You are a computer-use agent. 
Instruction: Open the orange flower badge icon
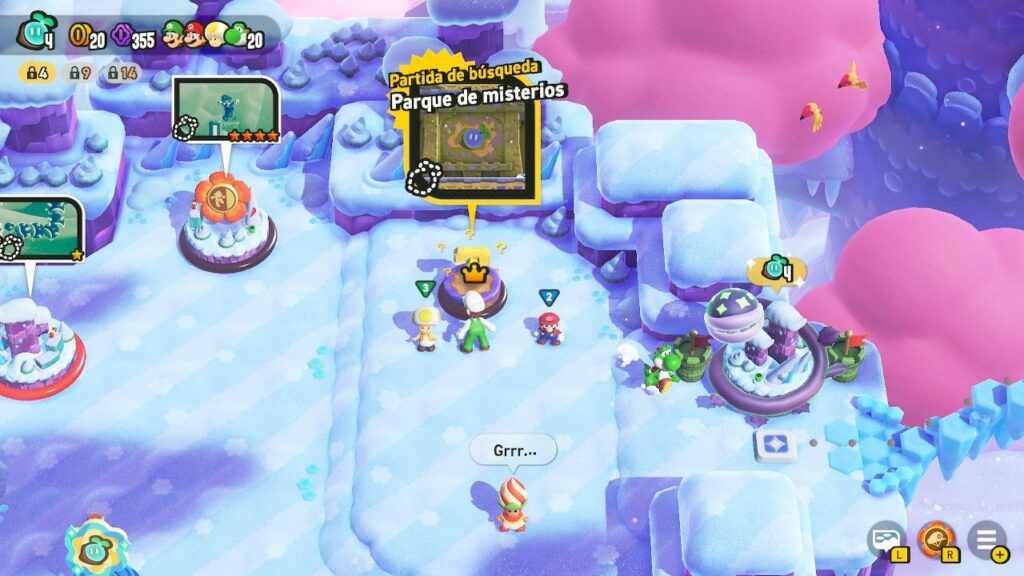[935, 538]
